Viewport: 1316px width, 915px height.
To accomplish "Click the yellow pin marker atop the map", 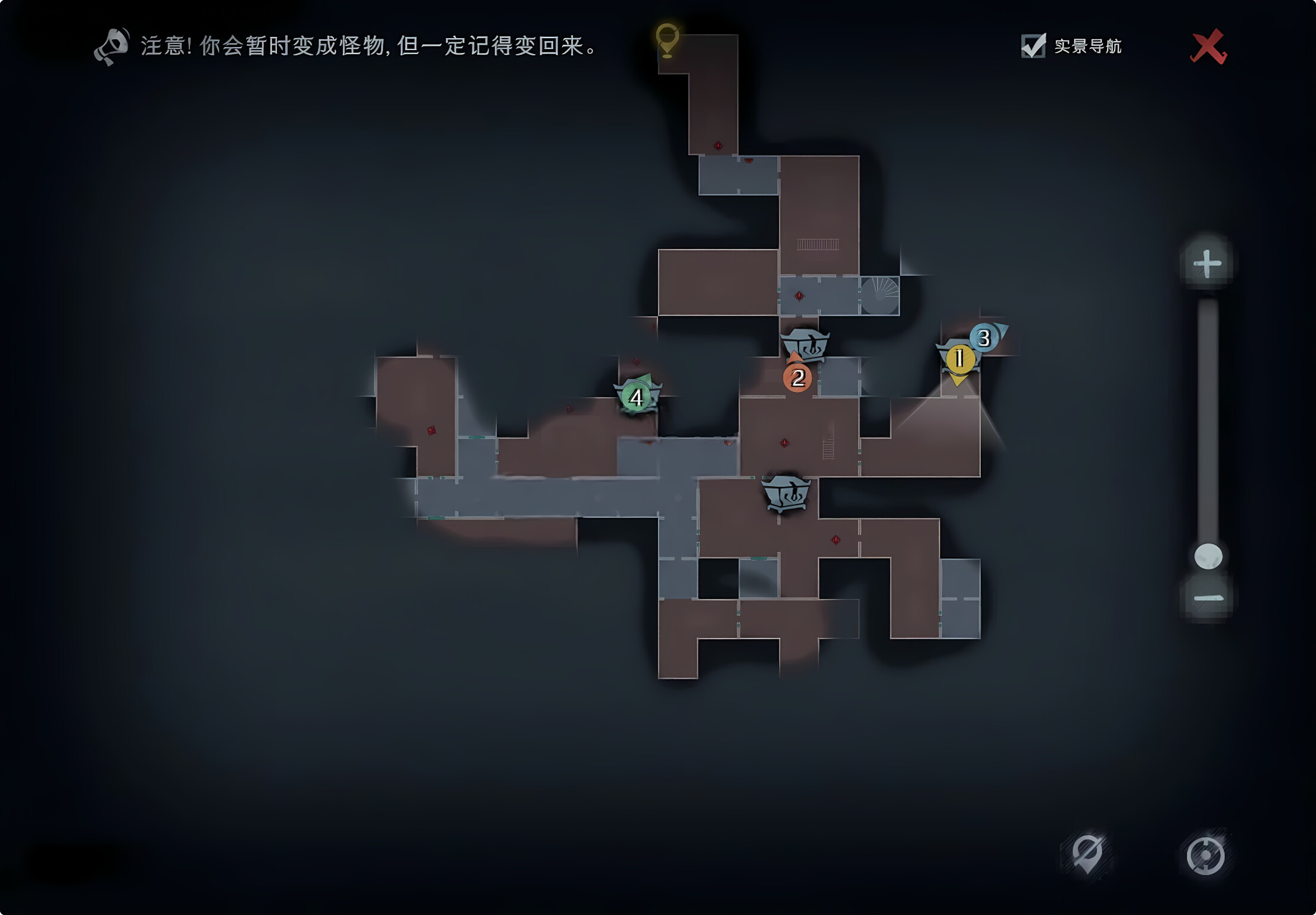I will 667,39.
